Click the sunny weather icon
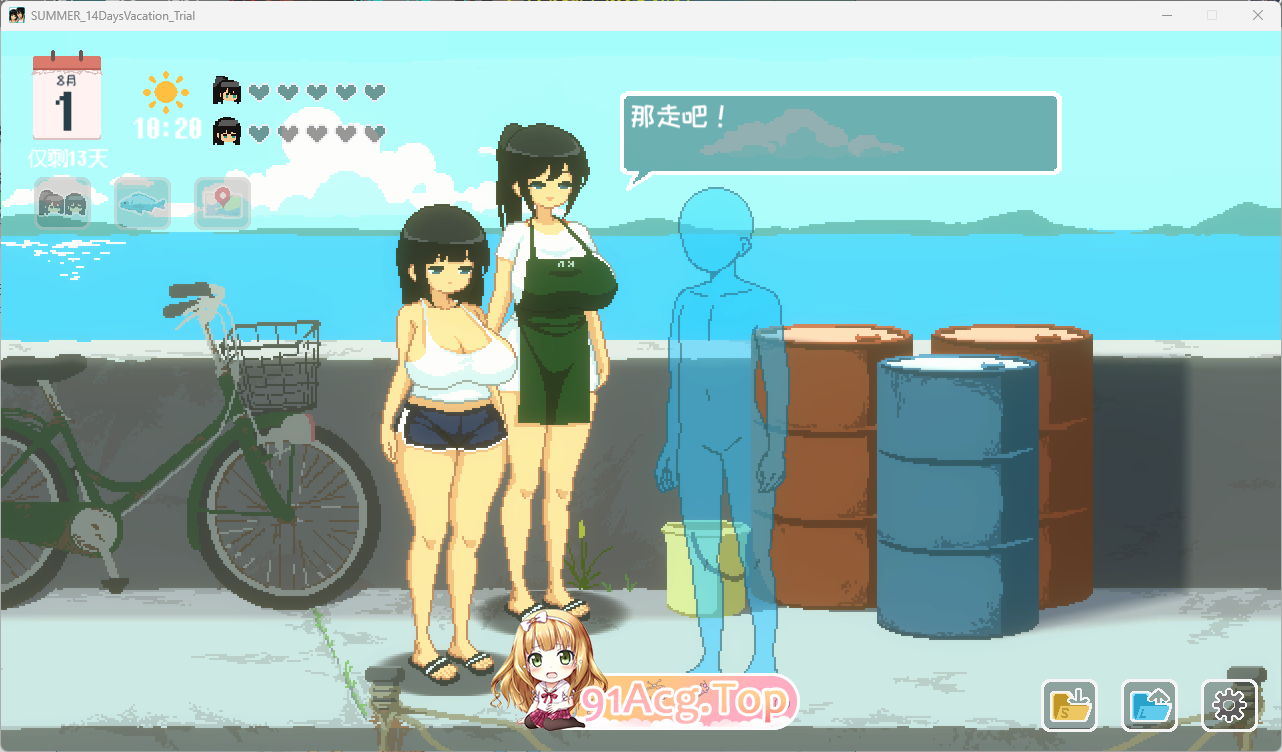 click(166, 91)
